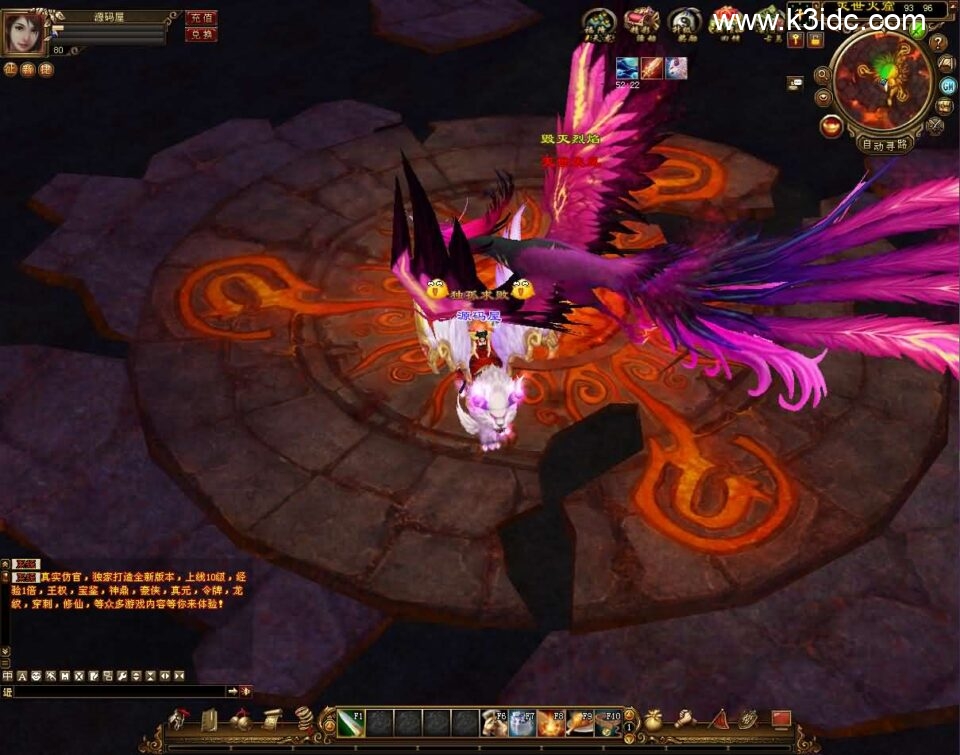Toggle the golden padlock button

(815, 40)
